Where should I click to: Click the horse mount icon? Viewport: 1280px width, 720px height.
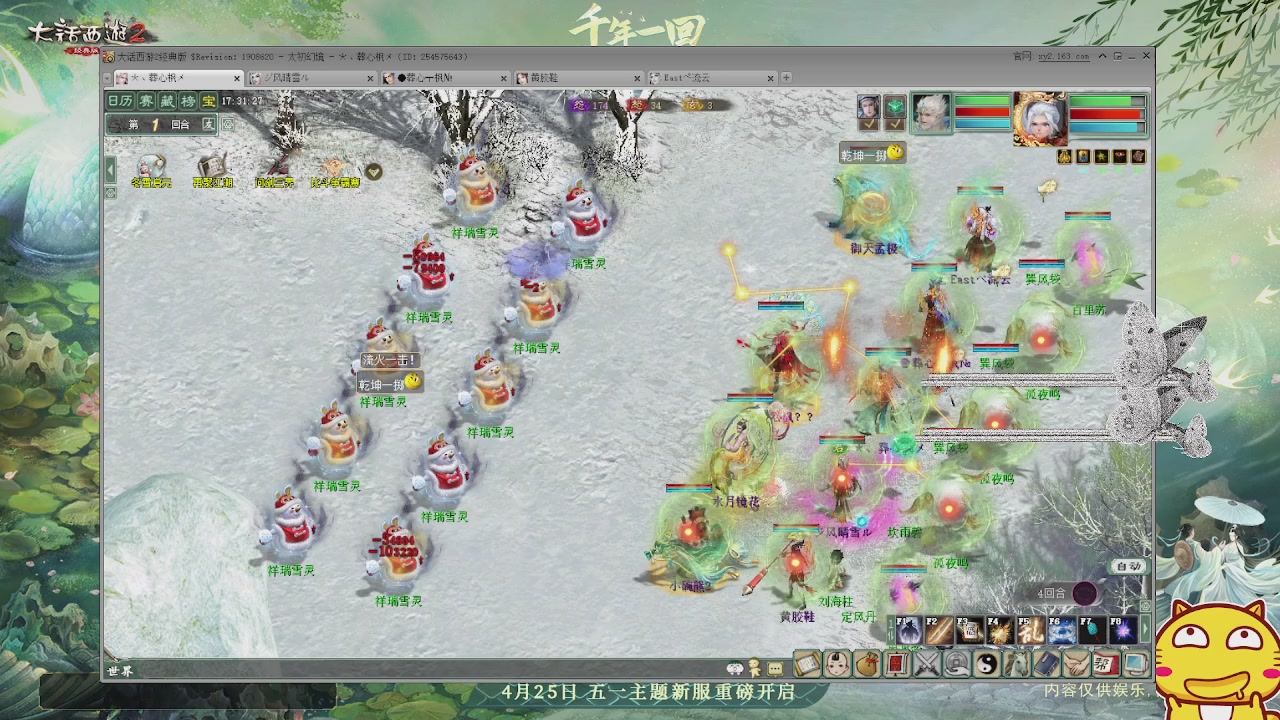1018,665
